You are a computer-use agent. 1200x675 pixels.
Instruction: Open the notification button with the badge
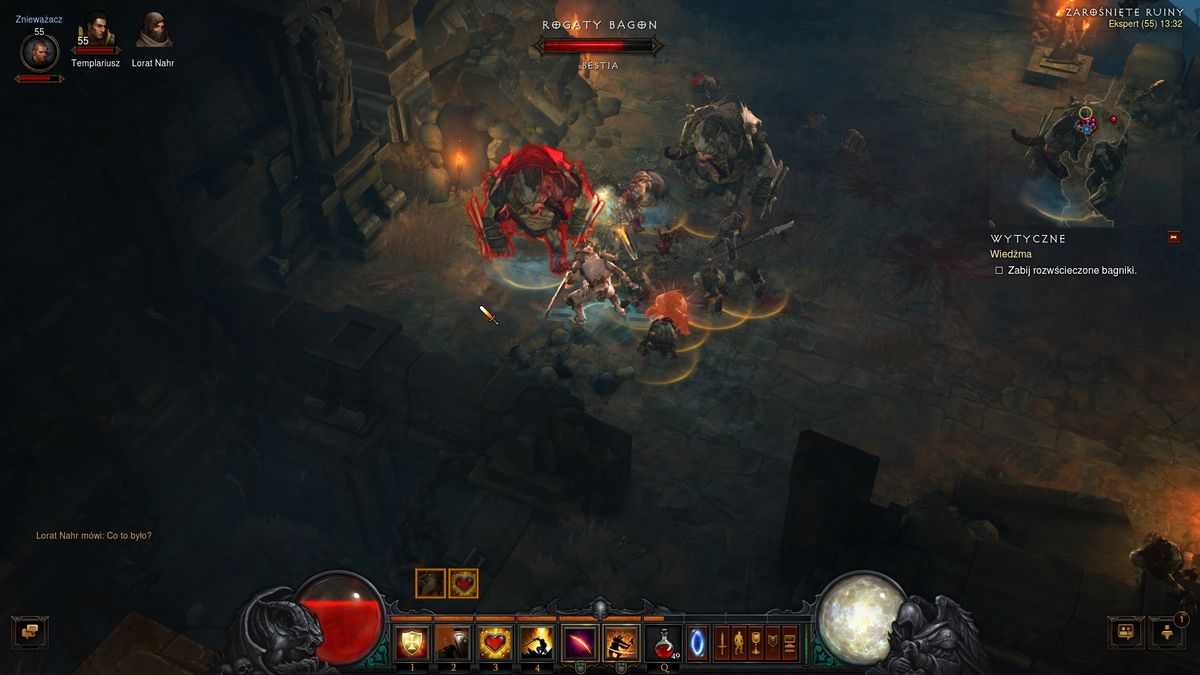click(1167, 631)
